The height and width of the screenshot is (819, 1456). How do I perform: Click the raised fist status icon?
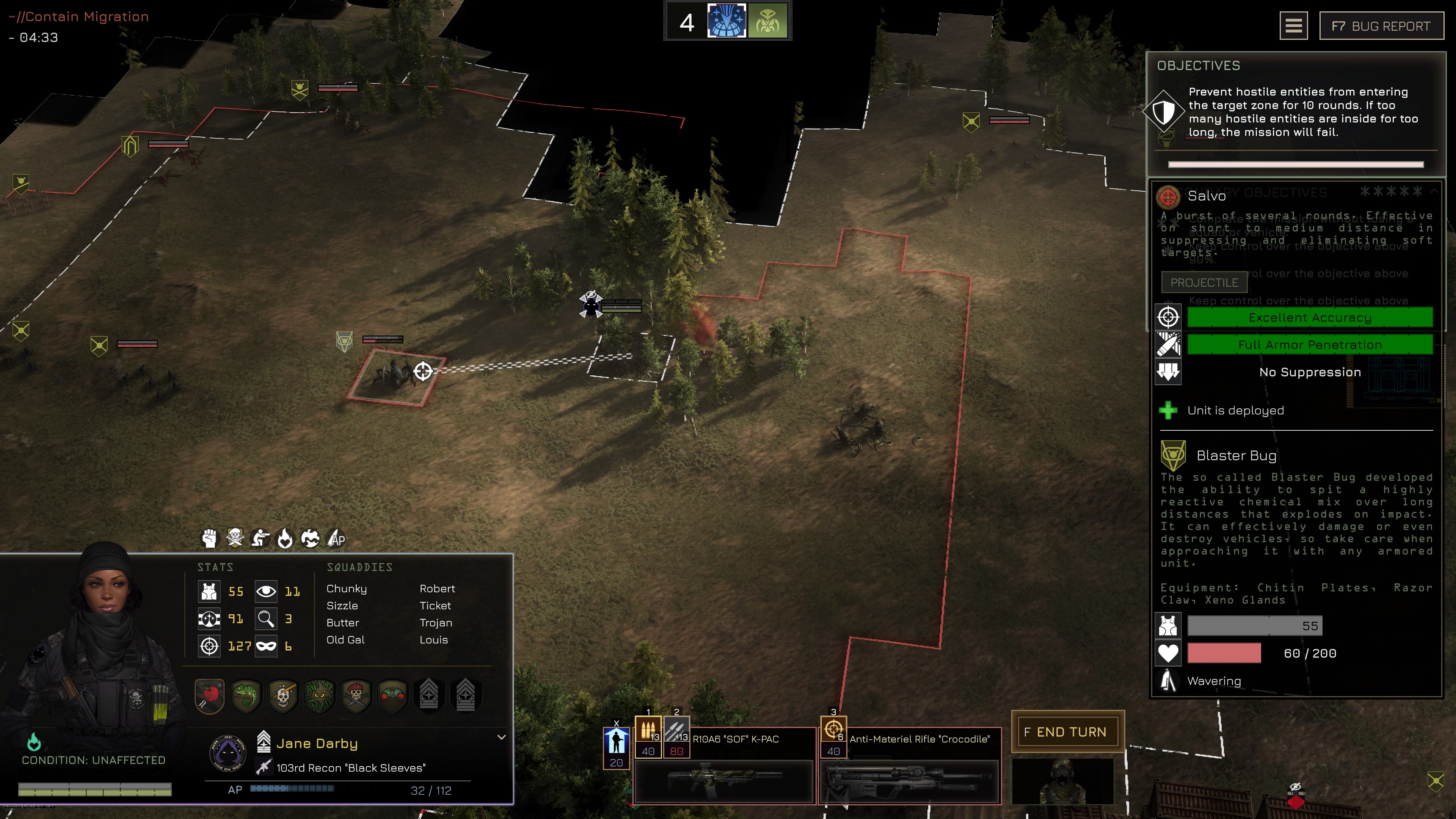click(209, 538)
